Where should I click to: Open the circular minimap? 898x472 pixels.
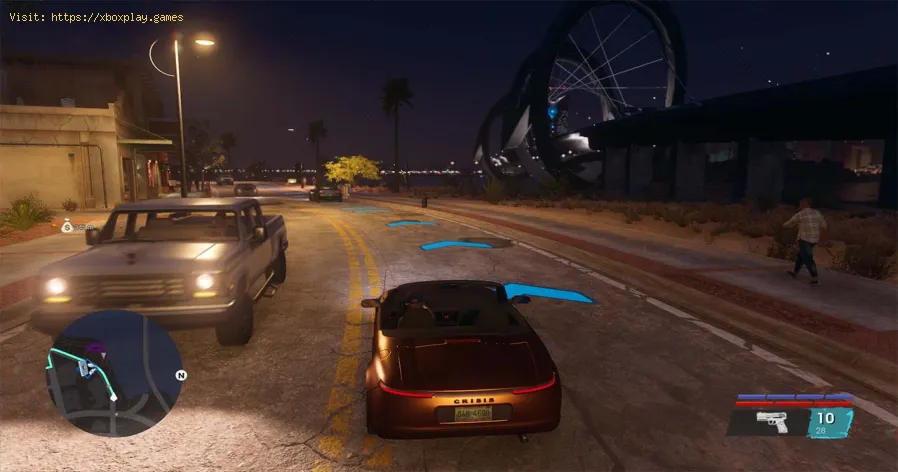tap(113, 373)
